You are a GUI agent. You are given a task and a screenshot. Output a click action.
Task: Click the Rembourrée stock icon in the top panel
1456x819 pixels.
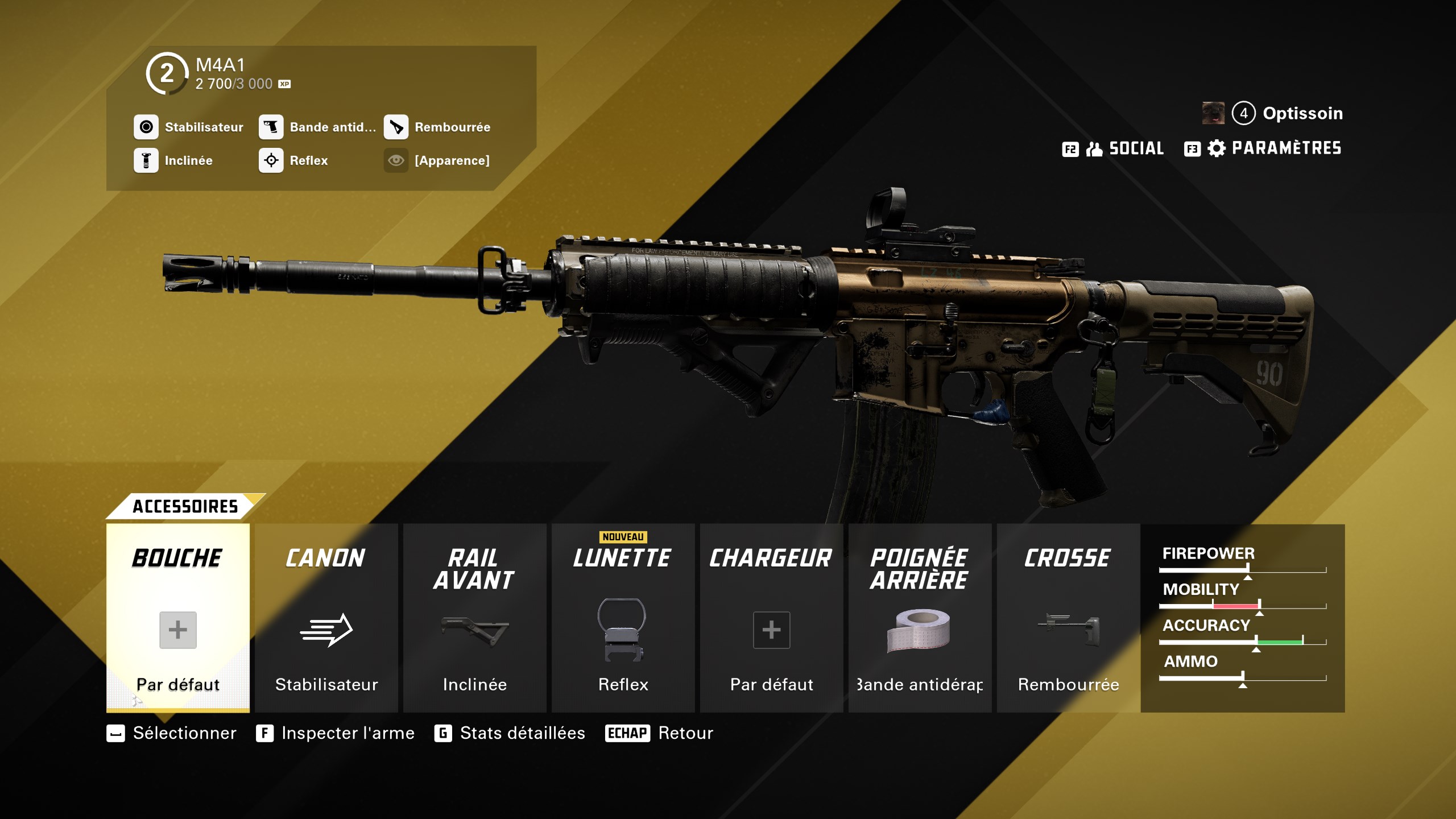coord(398,127)
